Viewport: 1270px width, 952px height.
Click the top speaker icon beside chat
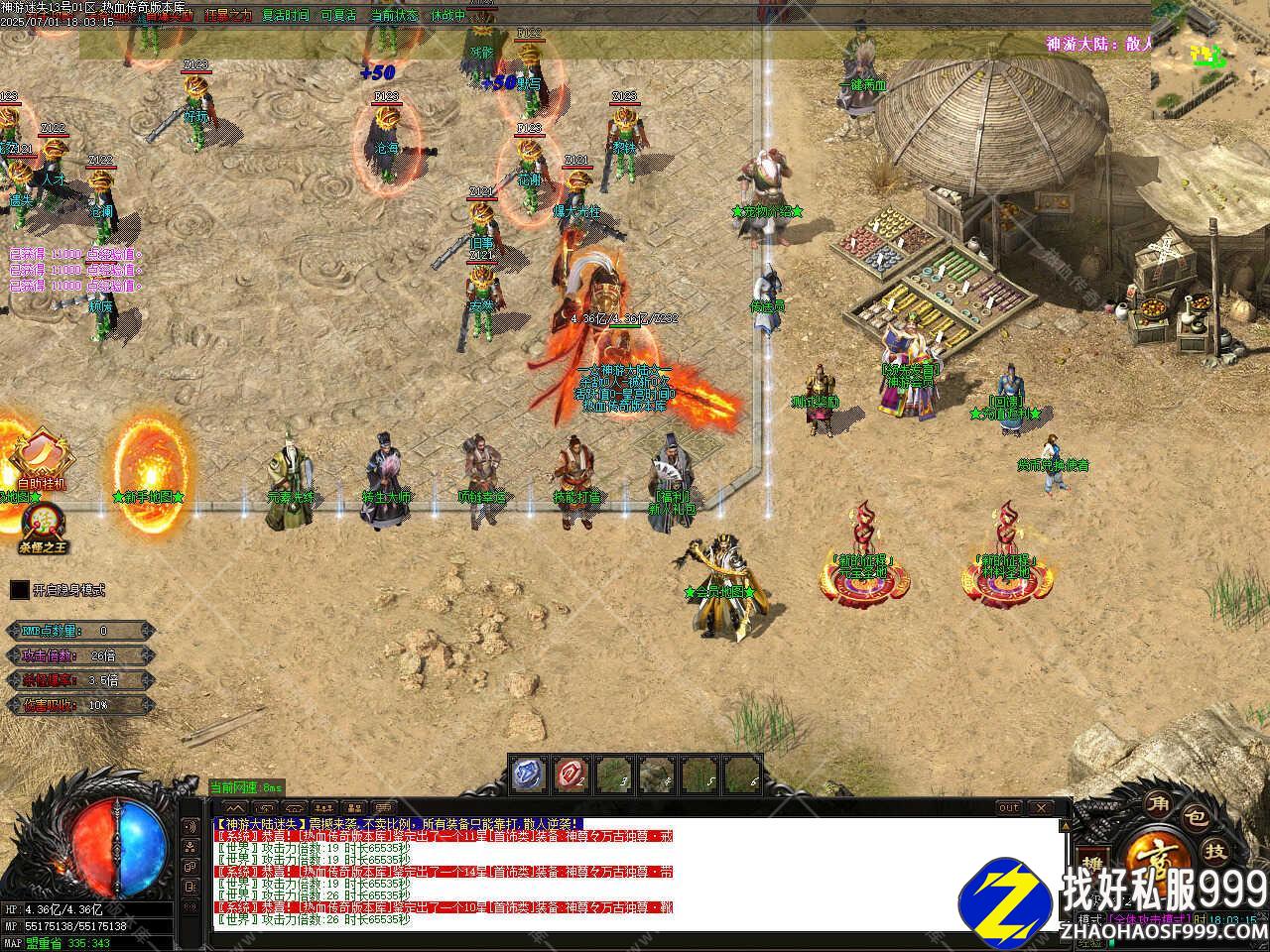tap(192, 825)
